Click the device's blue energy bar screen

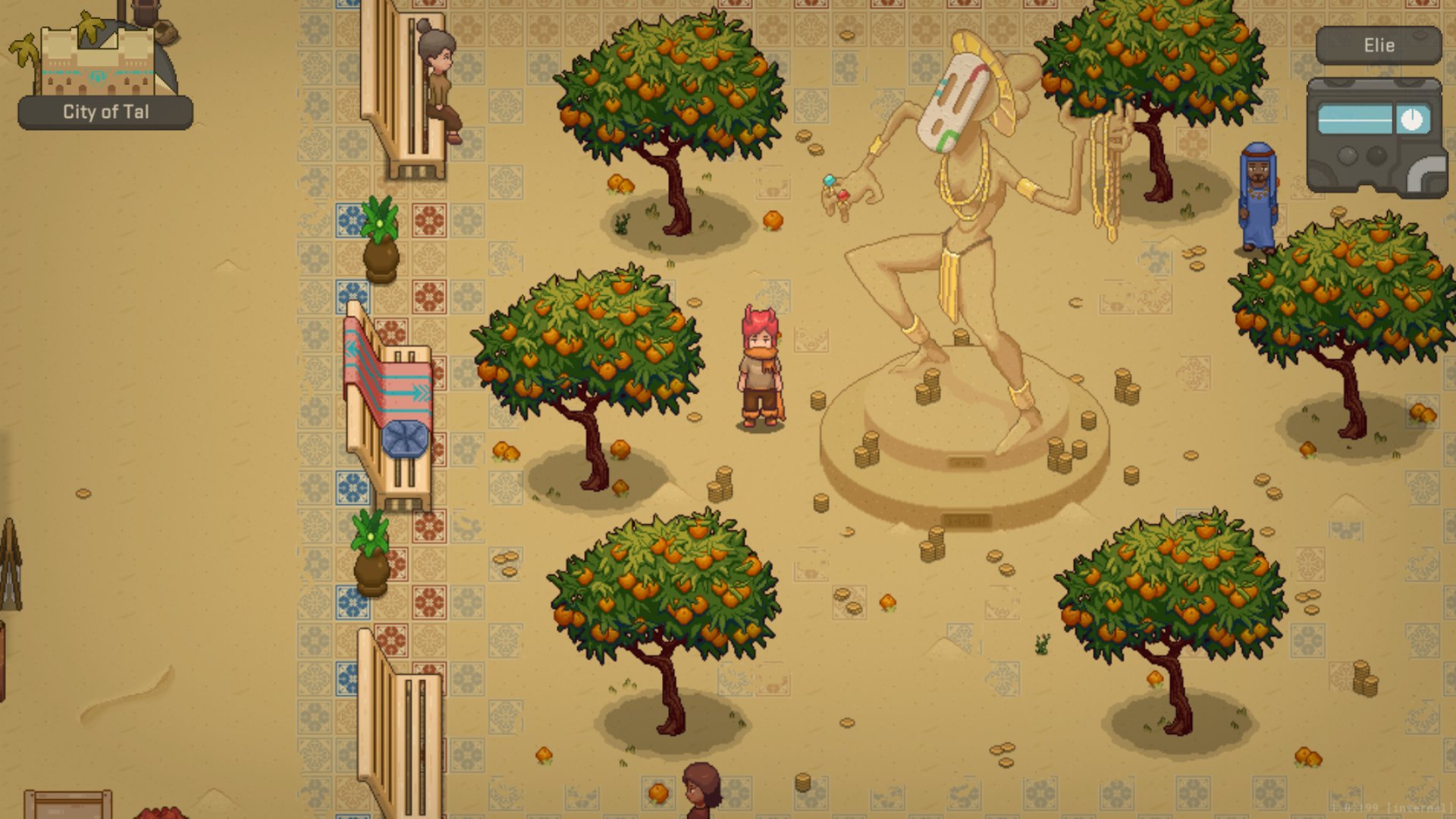pos(1355,120)
